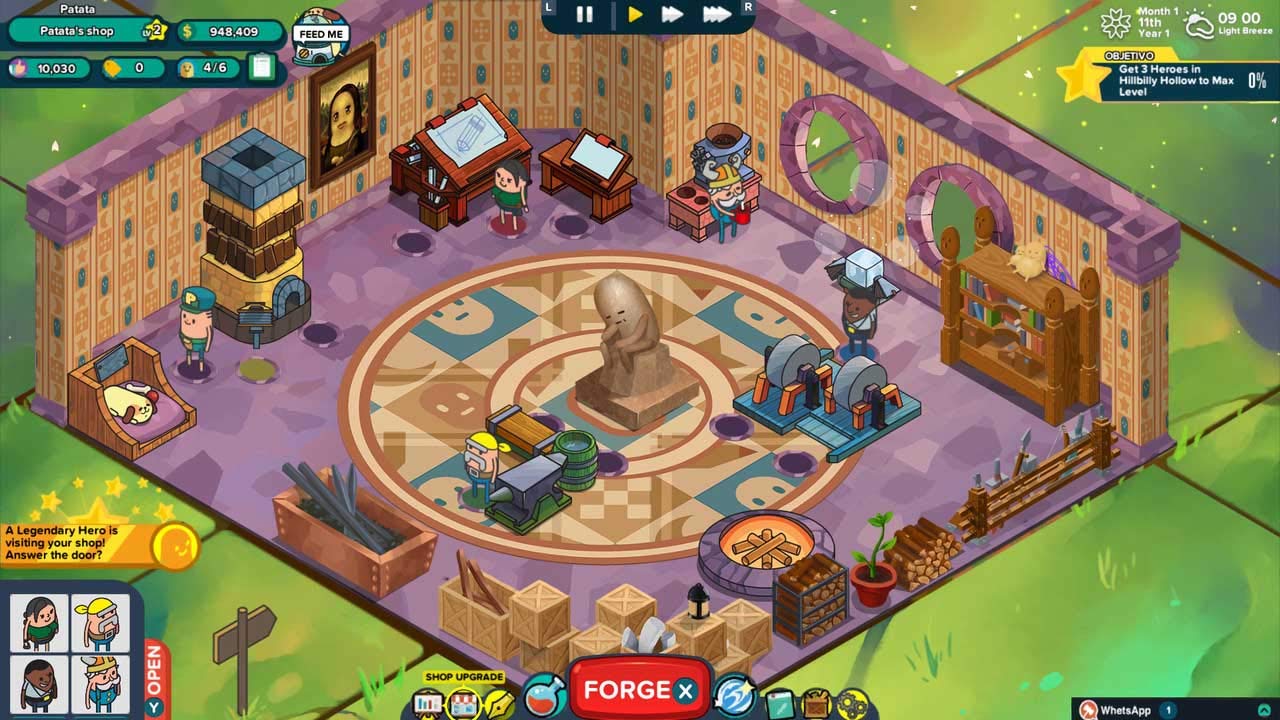Viewport: 1280px width, 720px height.
Task: Select the dark-skinned smiling worker portrait
Action: point(40,684)
